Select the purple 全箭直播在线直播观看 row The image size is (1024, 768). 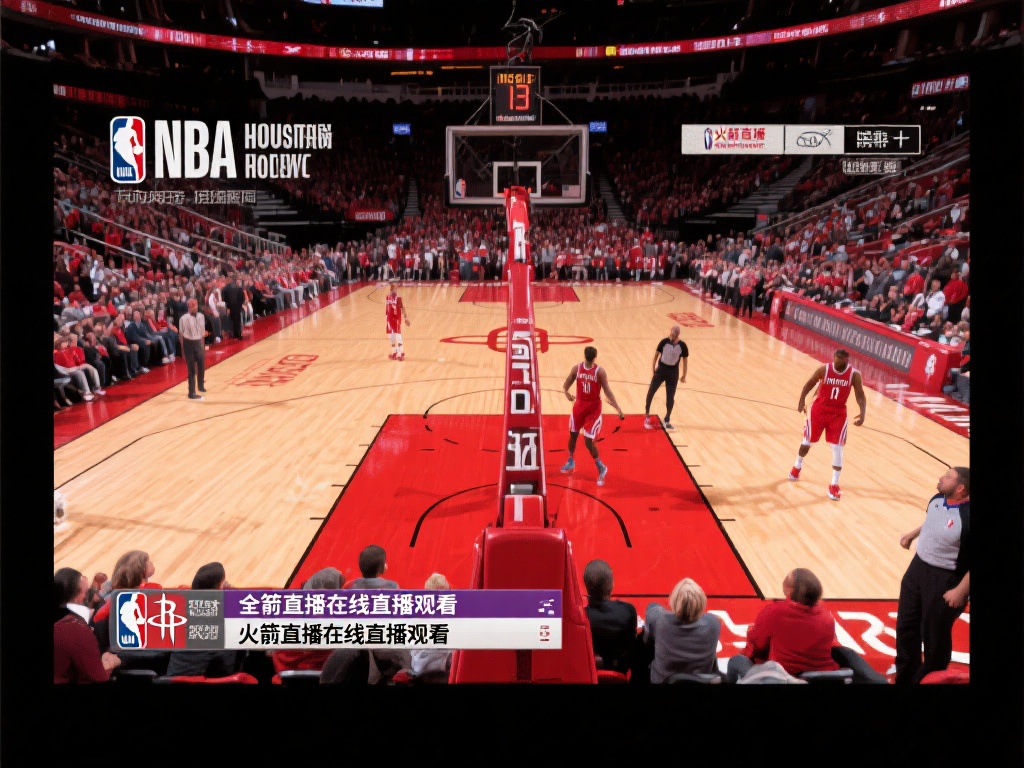[x=391, y=604]
